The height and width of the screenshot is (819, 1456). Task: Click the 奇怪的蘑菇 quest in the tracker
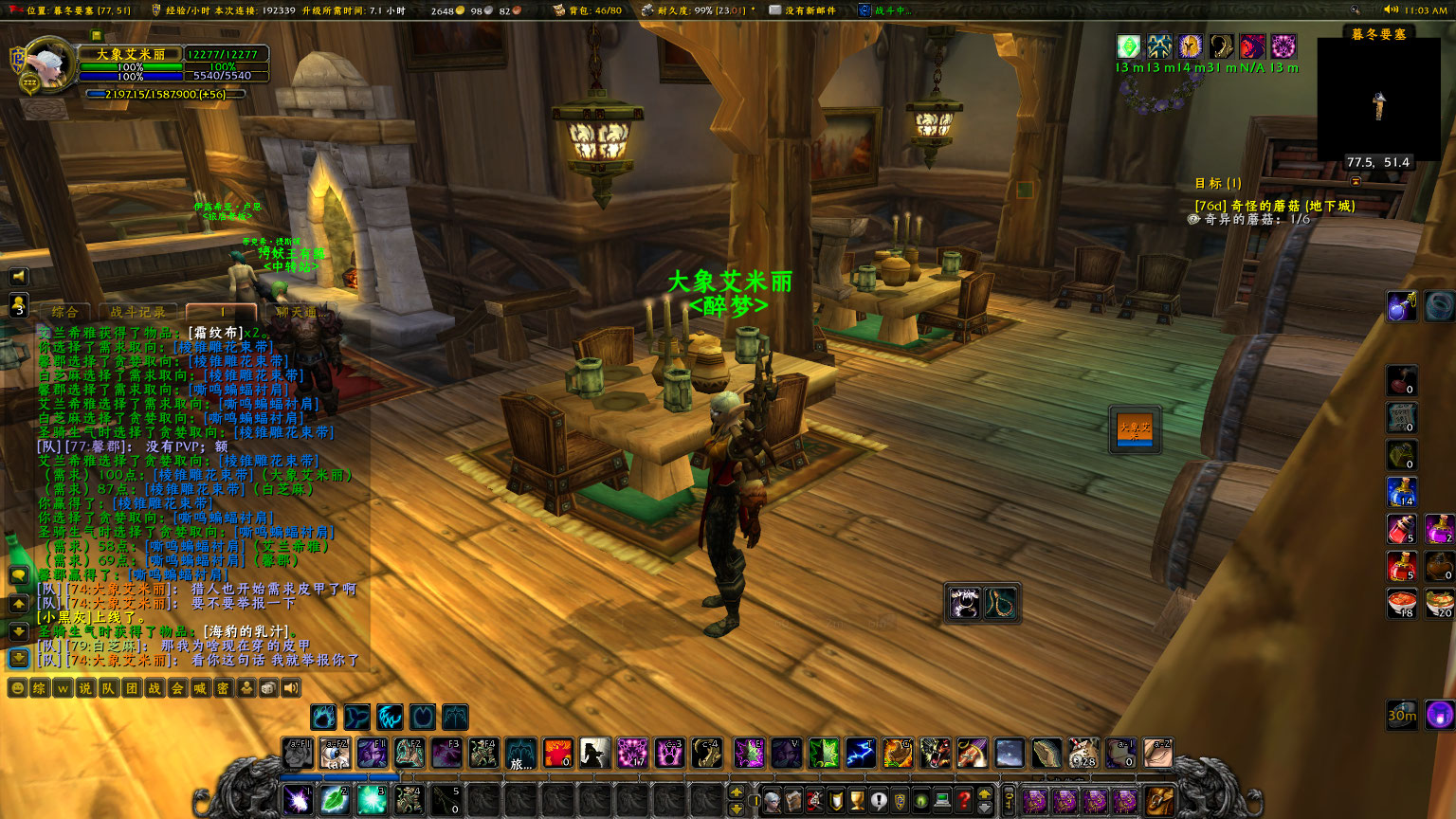click(x=1274, y=205)
